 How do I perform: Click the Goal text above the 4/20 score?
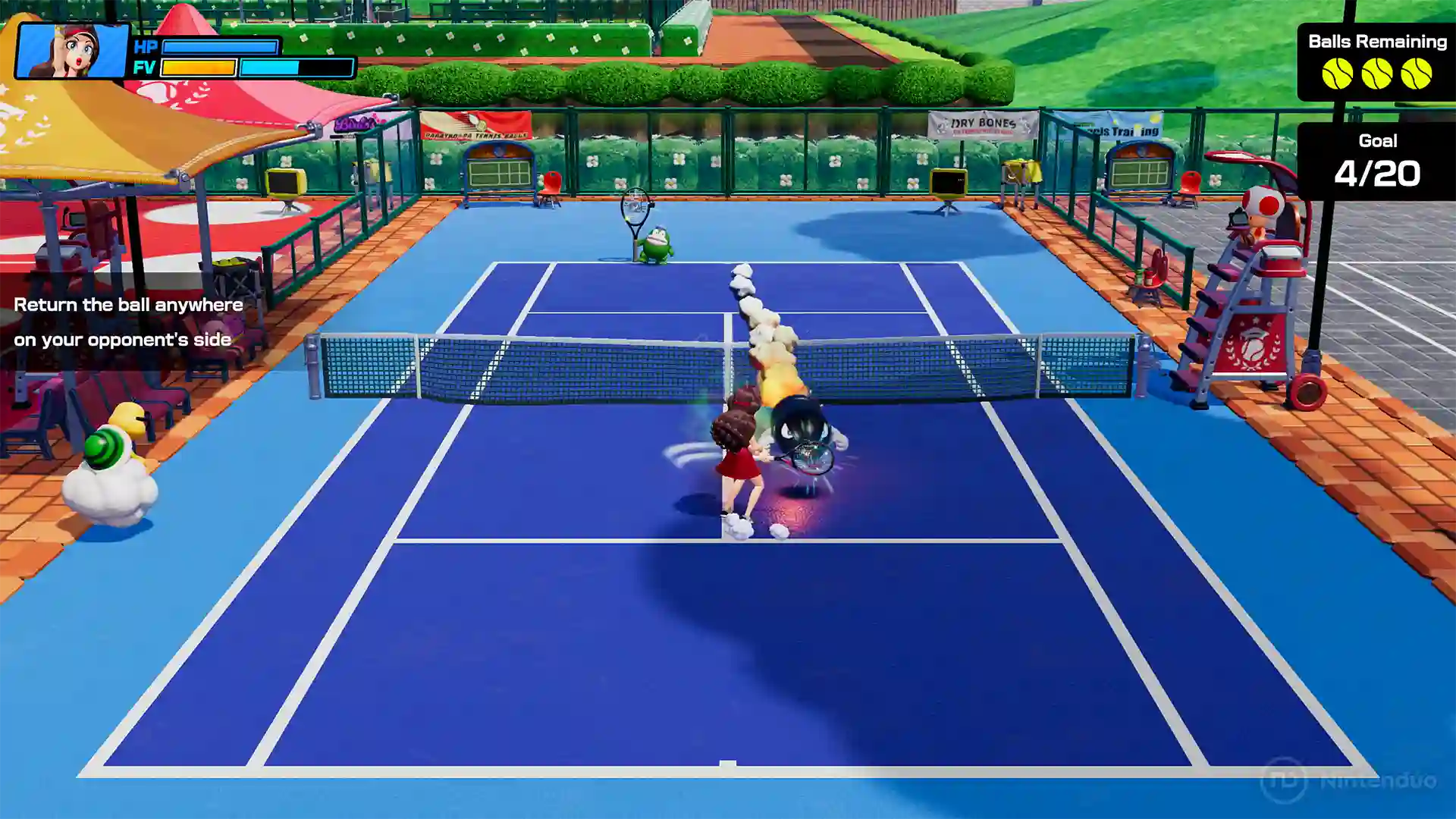click(1378, 141)
